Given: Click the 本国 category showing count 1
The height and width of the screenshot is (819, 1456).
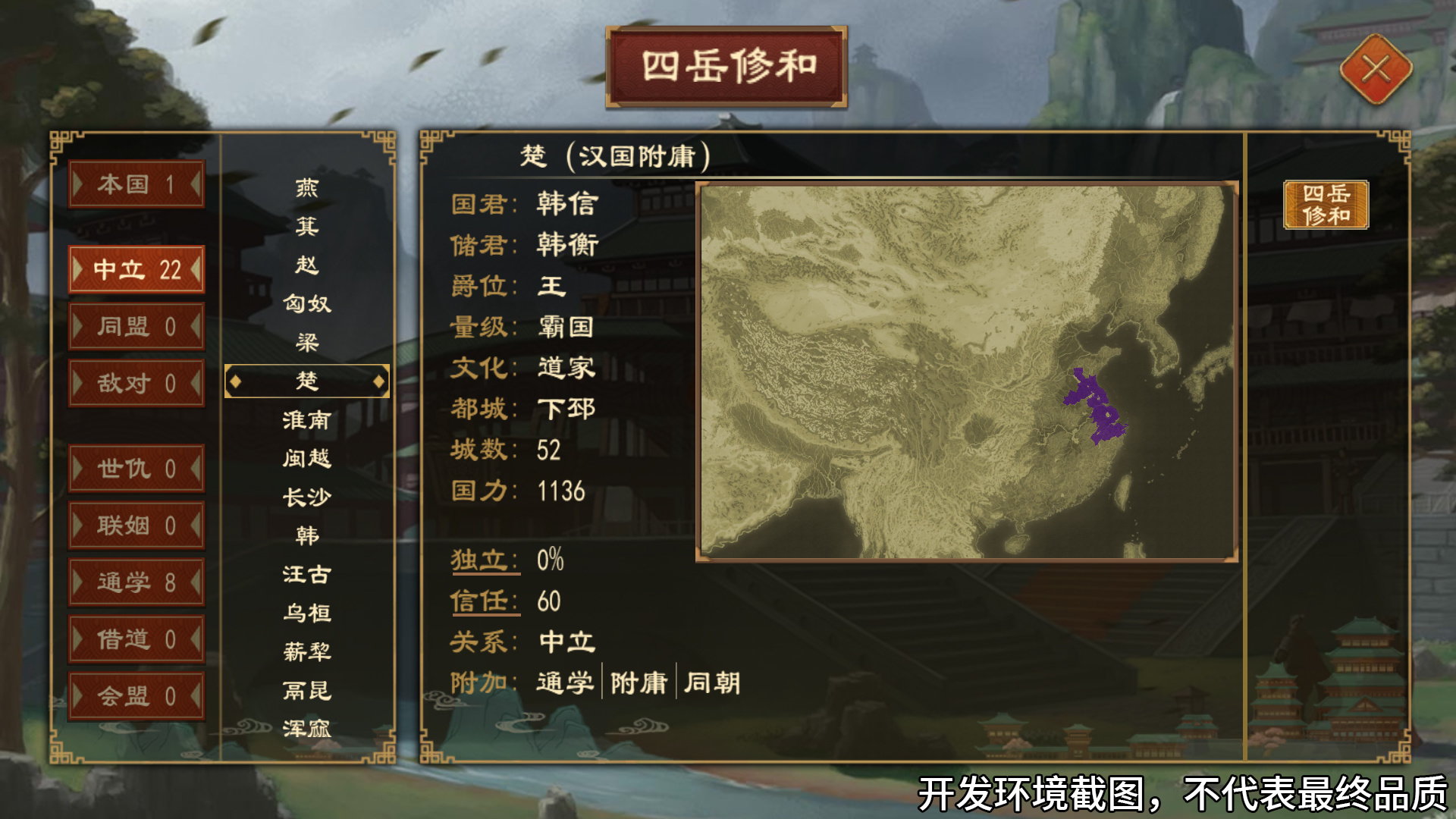Looking at the screenshot, I should tap(136, 184).
